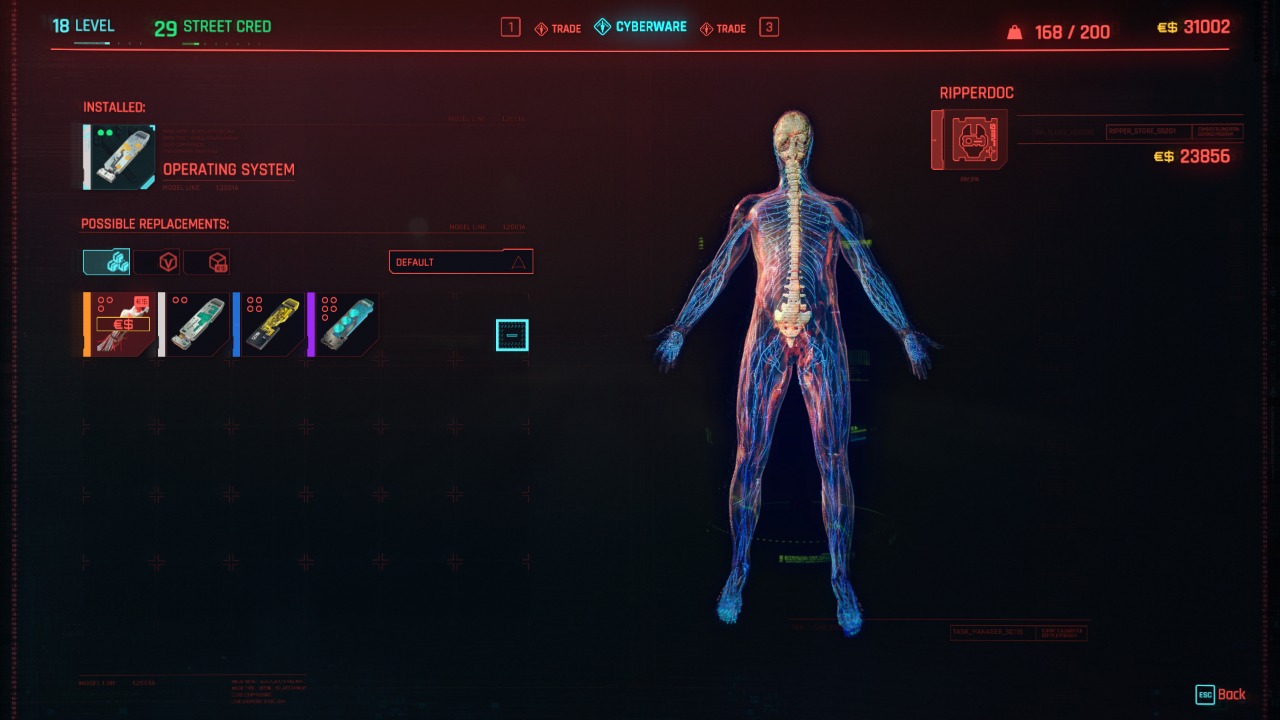Image resolution: width=1280 pixels, height=720 pixels.
Task: Select the unaffordable red-priced cyberware item
Action: click(x=118, y=323)
